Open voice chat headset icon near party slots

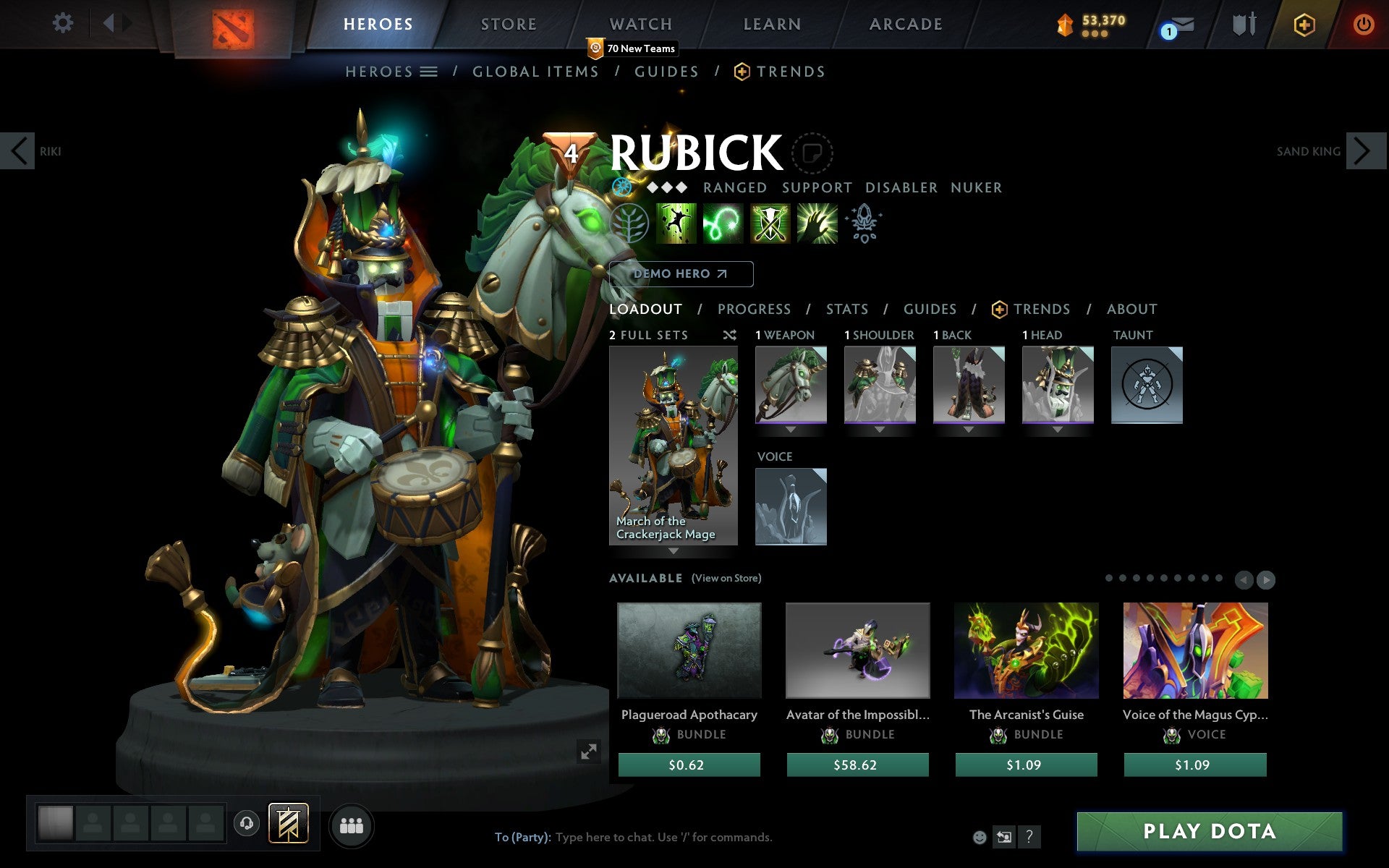(247, 822)
